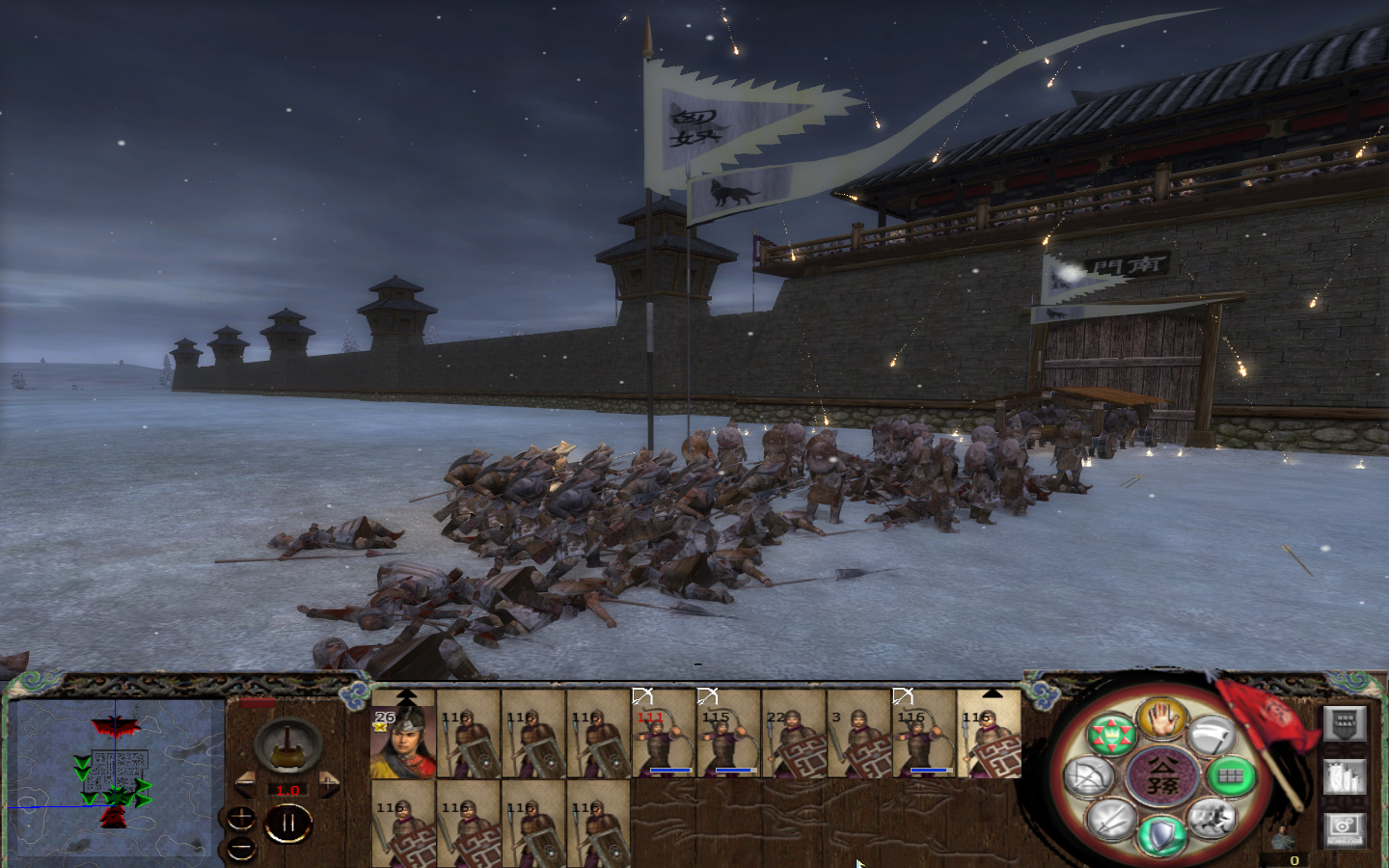Enable fire at will via bow icon
The image size is (1389, 868).
[x=1087, y=775]
